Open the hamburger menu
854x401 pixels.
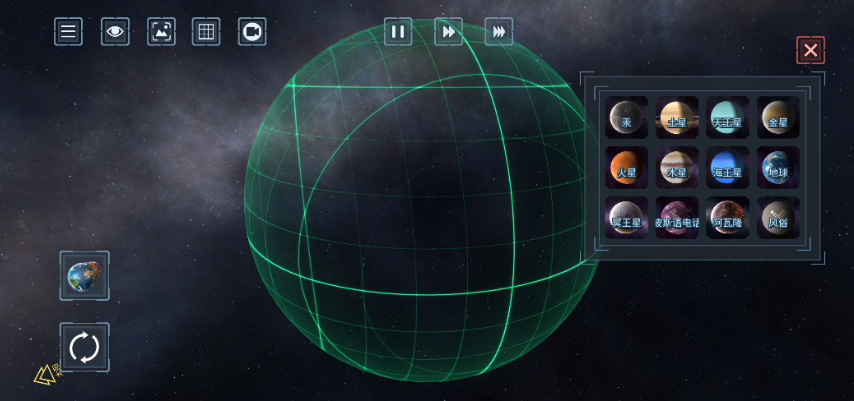(x=68, y=32)
